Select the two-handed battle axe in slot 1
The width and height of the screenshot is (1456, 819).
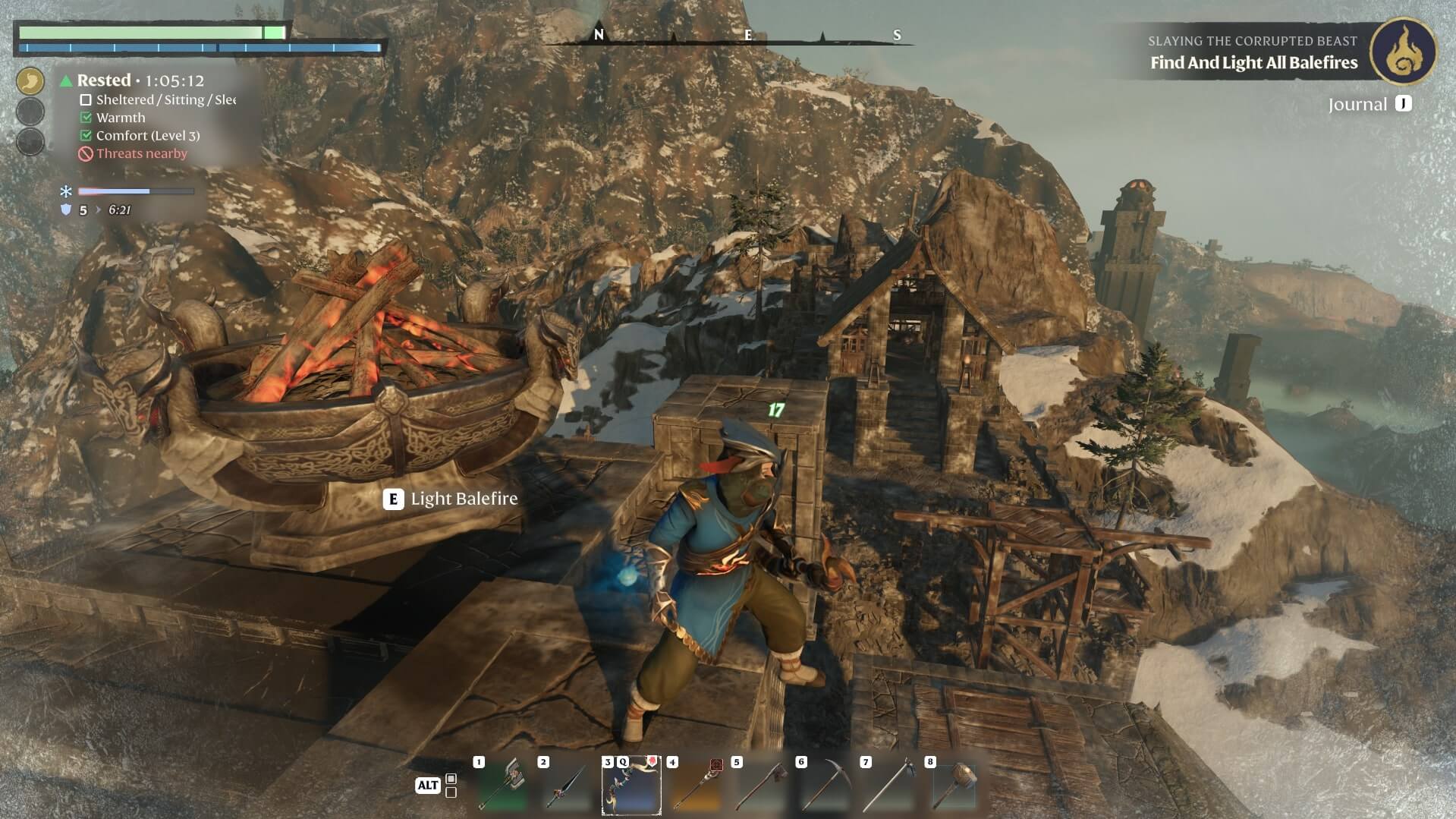[502, 786]
